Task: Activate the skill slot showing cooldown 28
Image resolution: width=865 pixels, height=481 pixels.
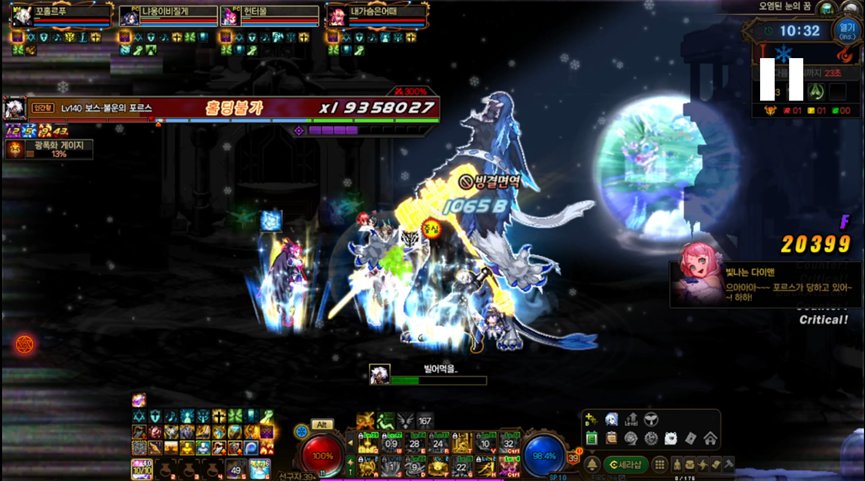Action: coord(414,443)
